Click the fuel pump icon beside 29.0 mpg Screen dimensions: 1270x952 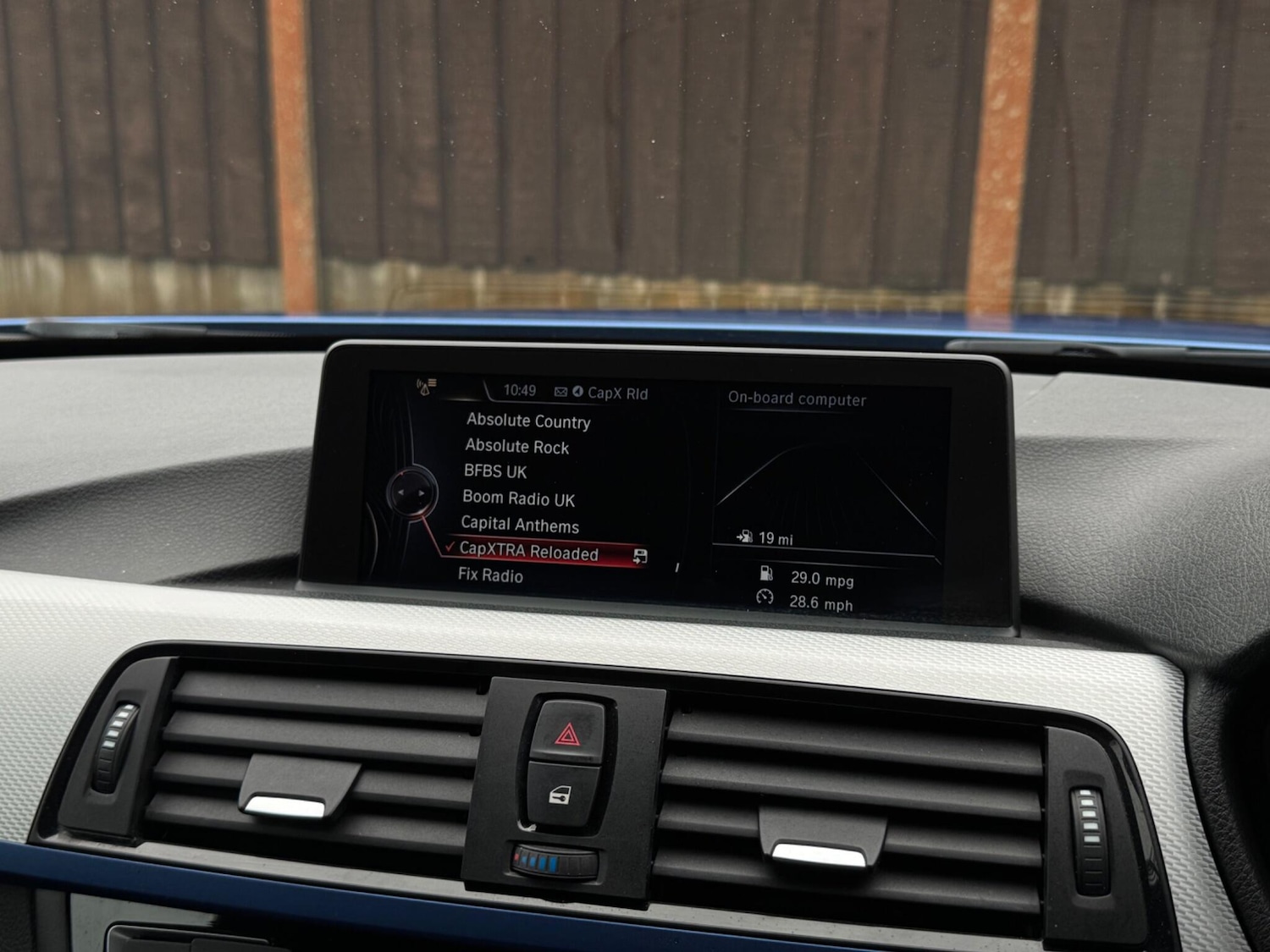pyautogui.click(x=766, y=572)
